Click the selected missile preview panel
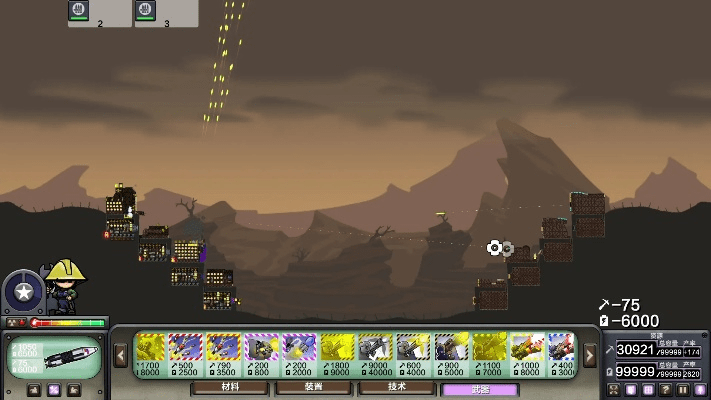This screenshot has height=400, width=711. pyautogui.click(x=53, y=357)
